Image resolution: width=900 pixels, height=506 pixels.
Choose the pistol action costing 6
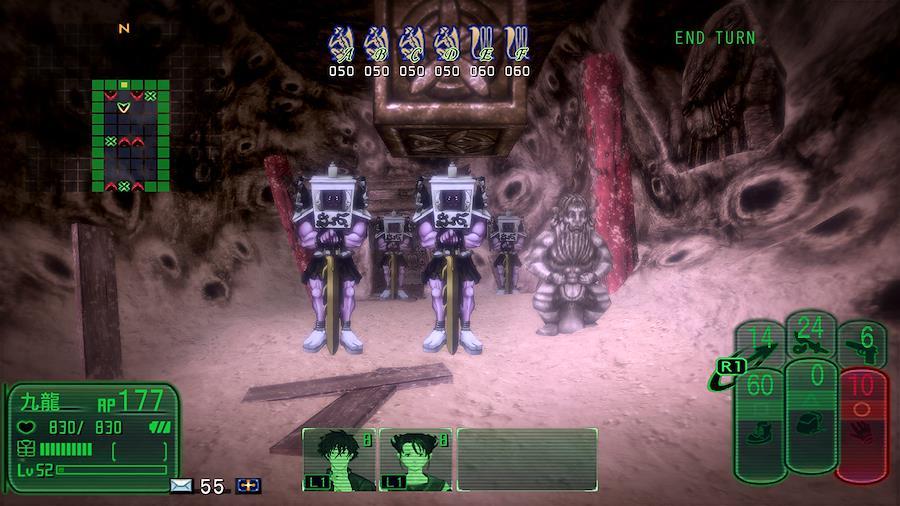point(862,346)
